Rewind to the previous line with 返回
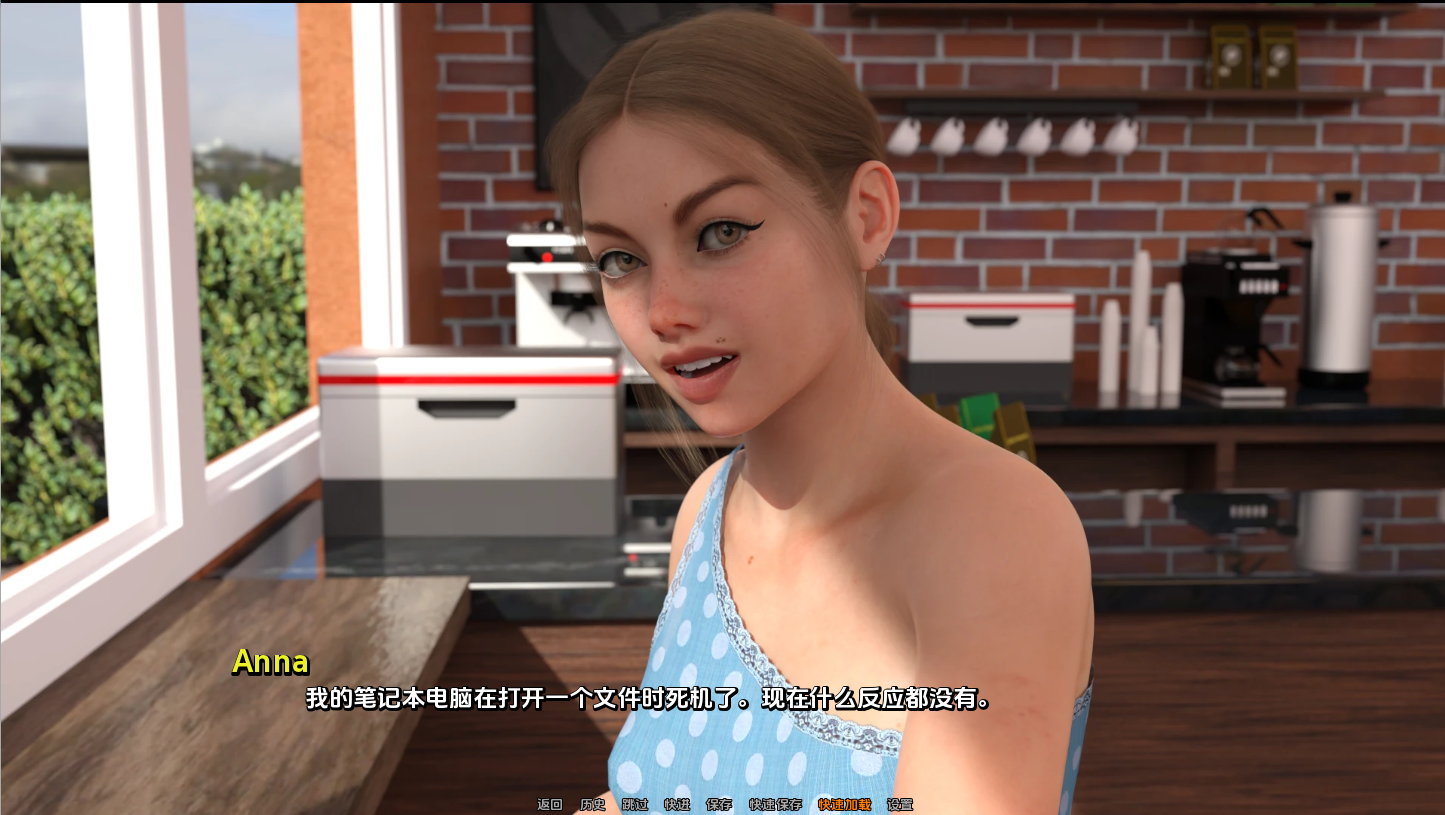This screenshot has height=815, width=1445. [x=549, y=804]
